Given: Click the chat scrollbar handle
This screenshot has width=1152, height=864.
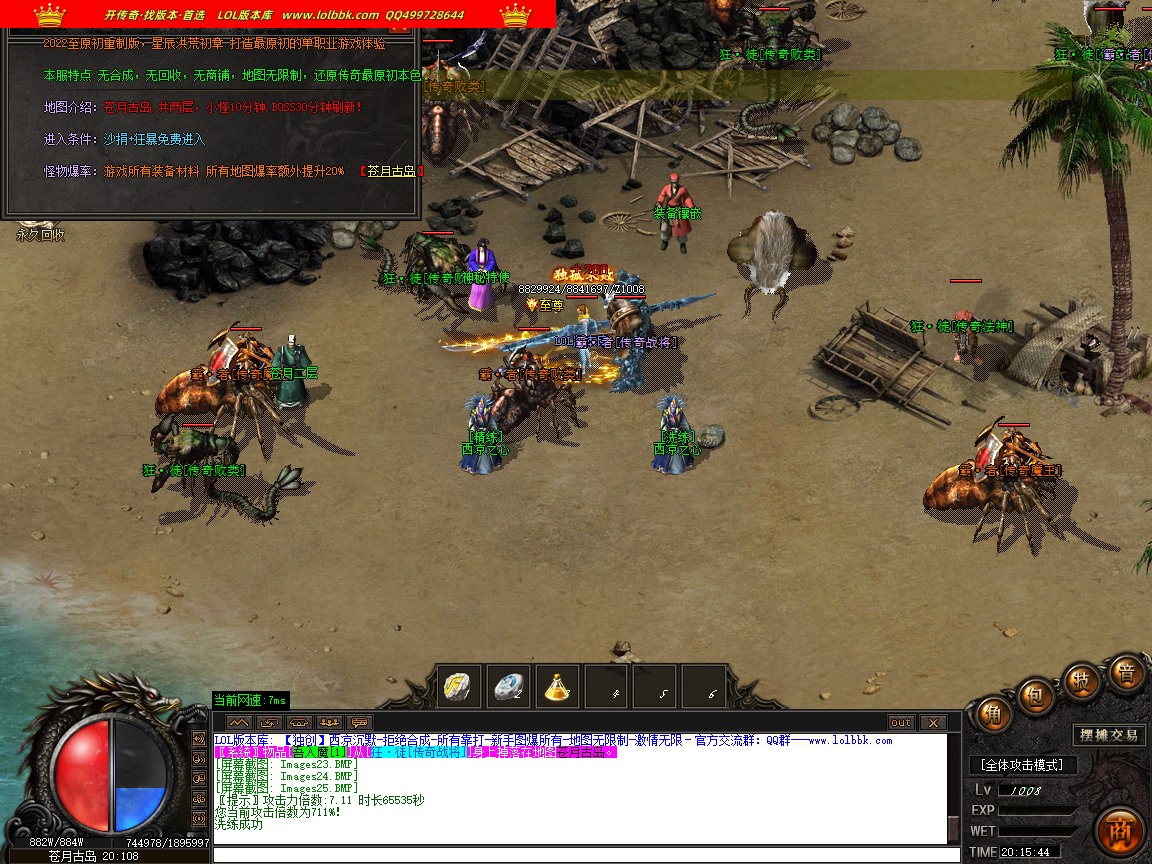Looking at the screenshot, I should (953, 829).
